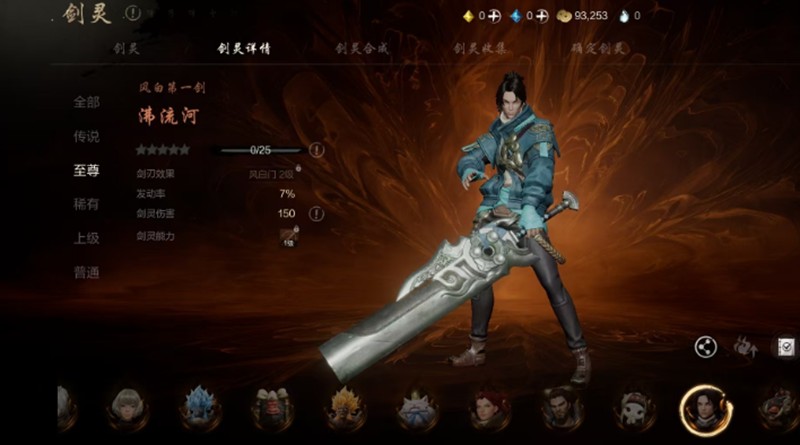The height and width of the screenshot is (445, 800).
Task: Open the 剑灵收集 tab
Action: [x=479, y=48]
